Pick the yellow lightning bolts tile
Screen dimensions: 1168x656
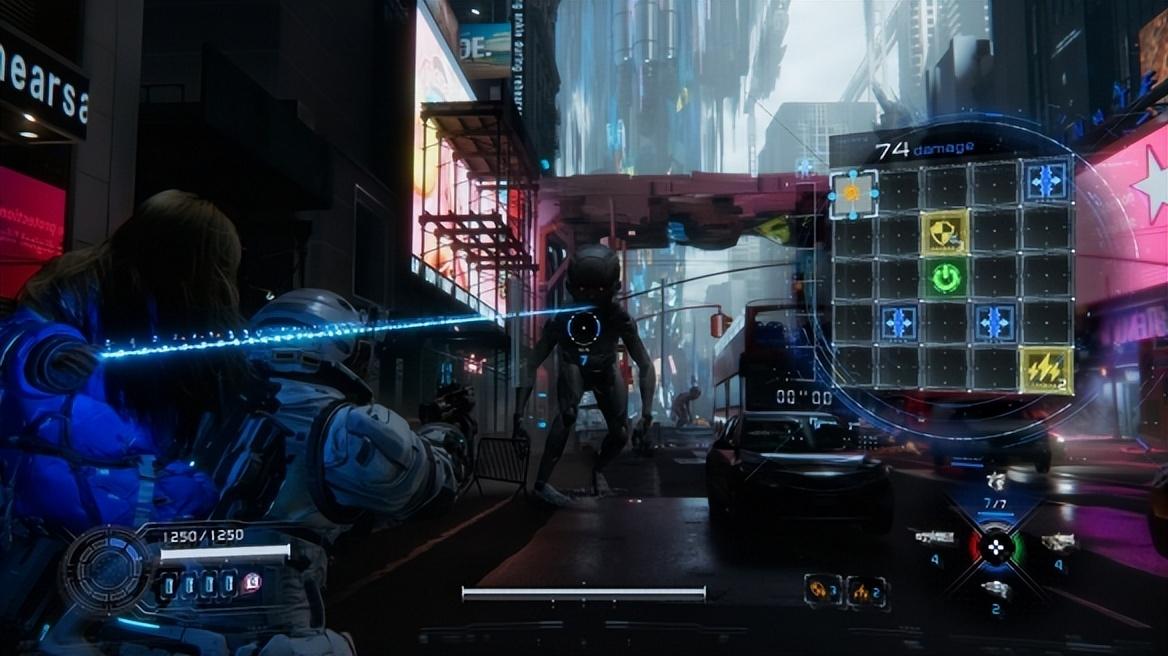click(x=1045, y=370)
